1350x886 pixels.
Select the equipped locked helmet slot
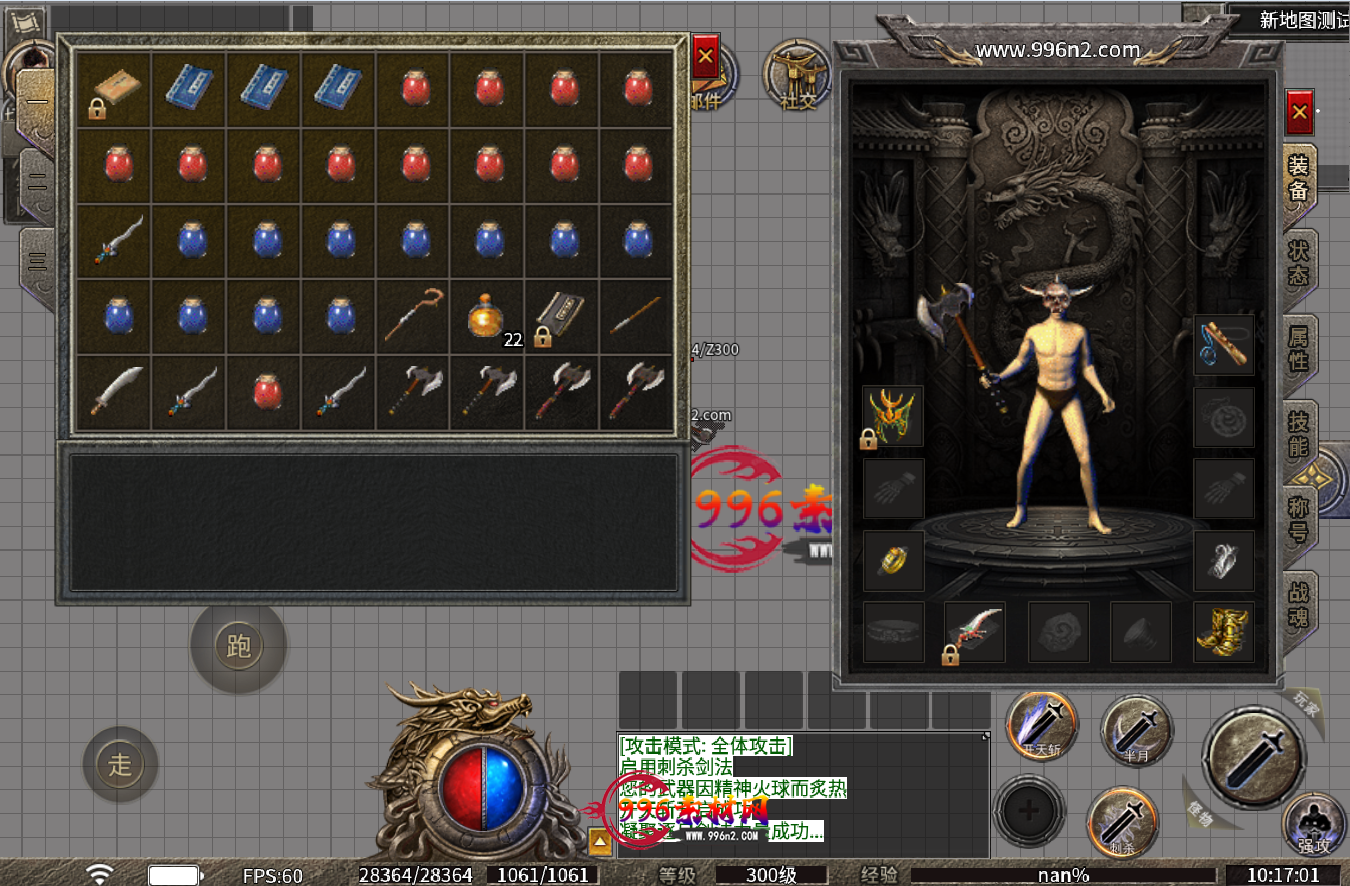click(x=893, y=416)
